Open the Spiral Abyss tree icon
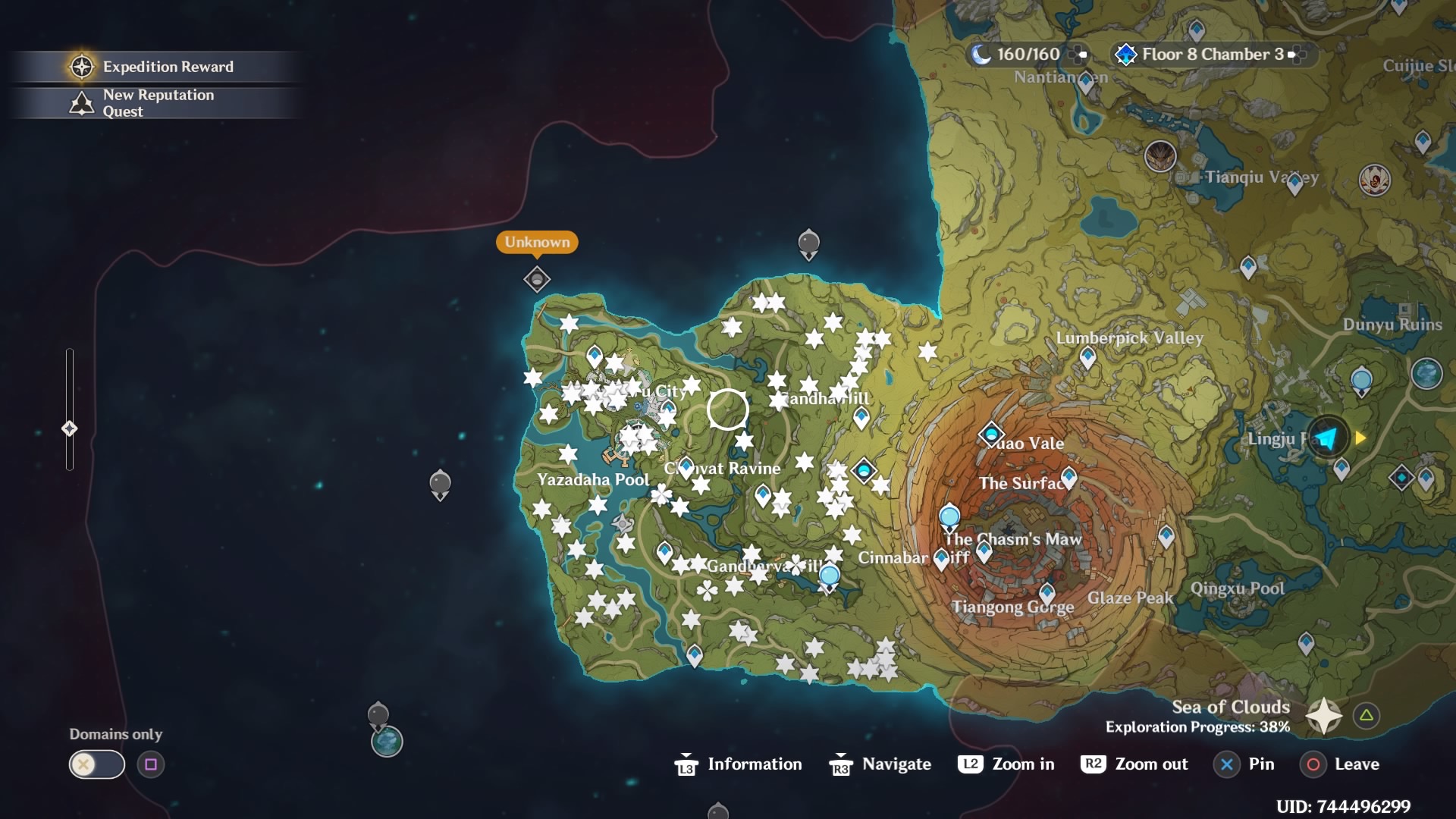This screenshot has width=1456, height=819. point(1126,54)
